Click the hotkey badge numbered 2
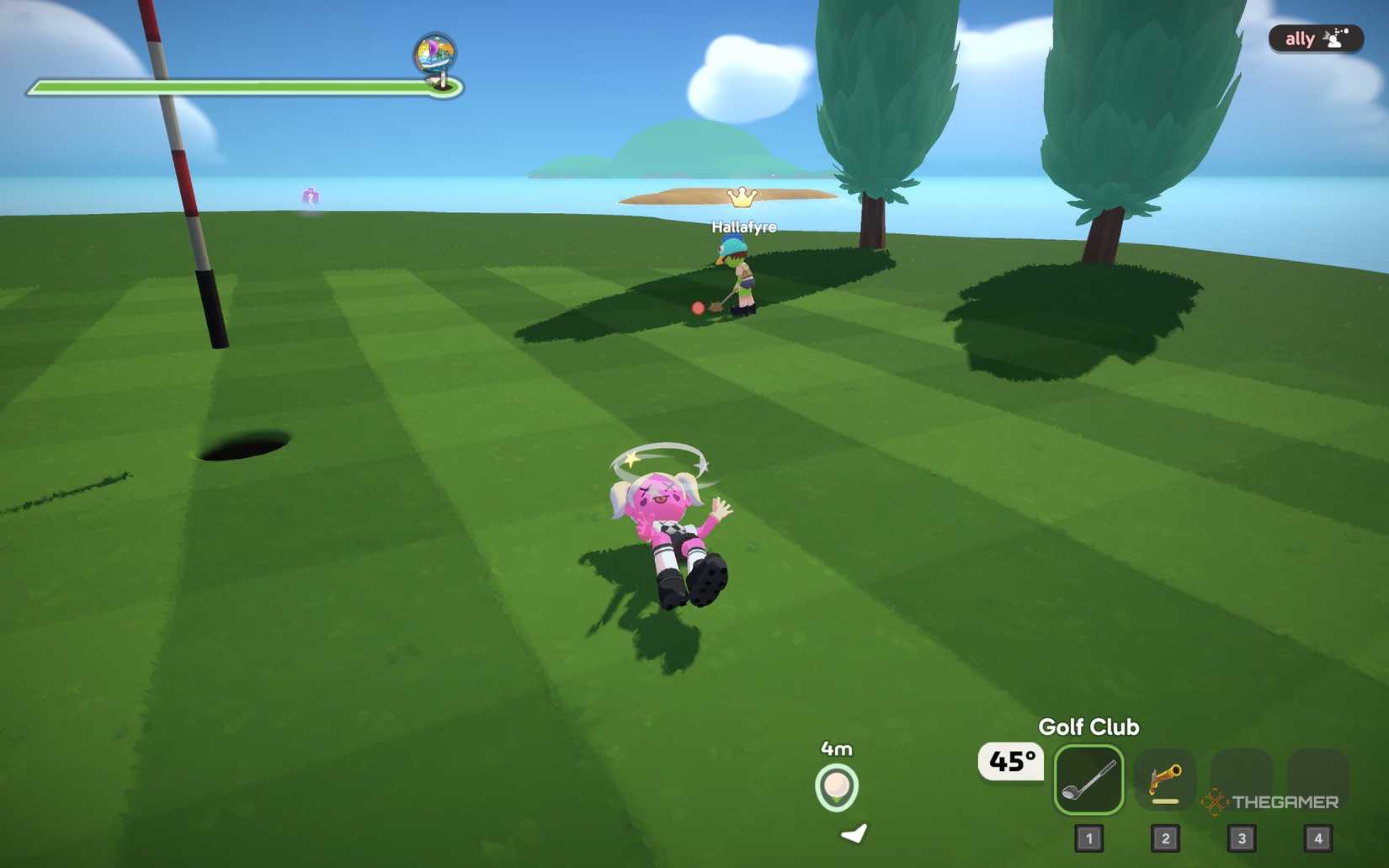The width and height of the screenshot is (1389, 868). 1166,838
